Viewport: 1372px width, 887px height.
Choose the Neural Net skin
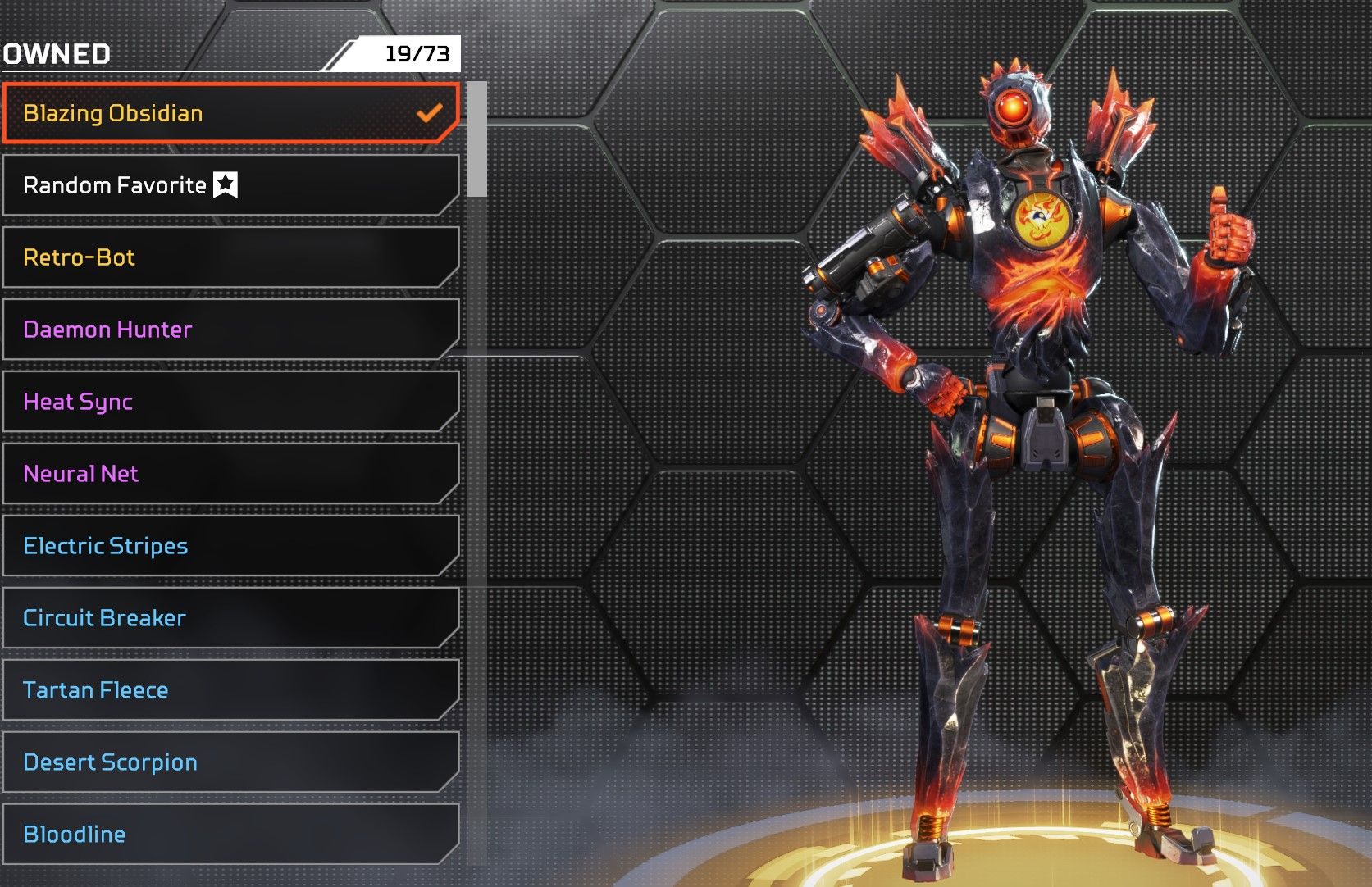click(230, 474)
